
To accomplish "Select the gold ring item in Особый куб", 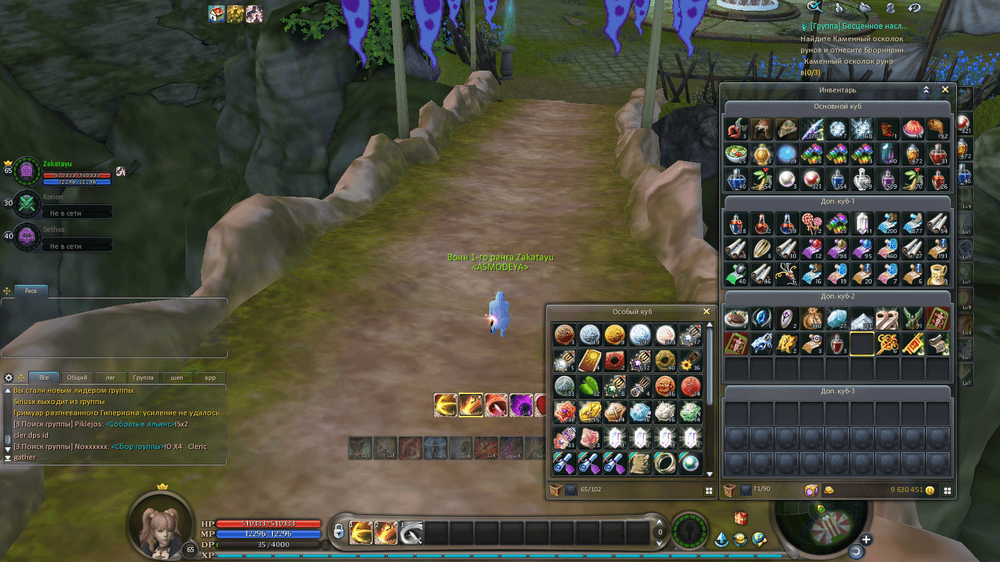I will pos(665,462).
